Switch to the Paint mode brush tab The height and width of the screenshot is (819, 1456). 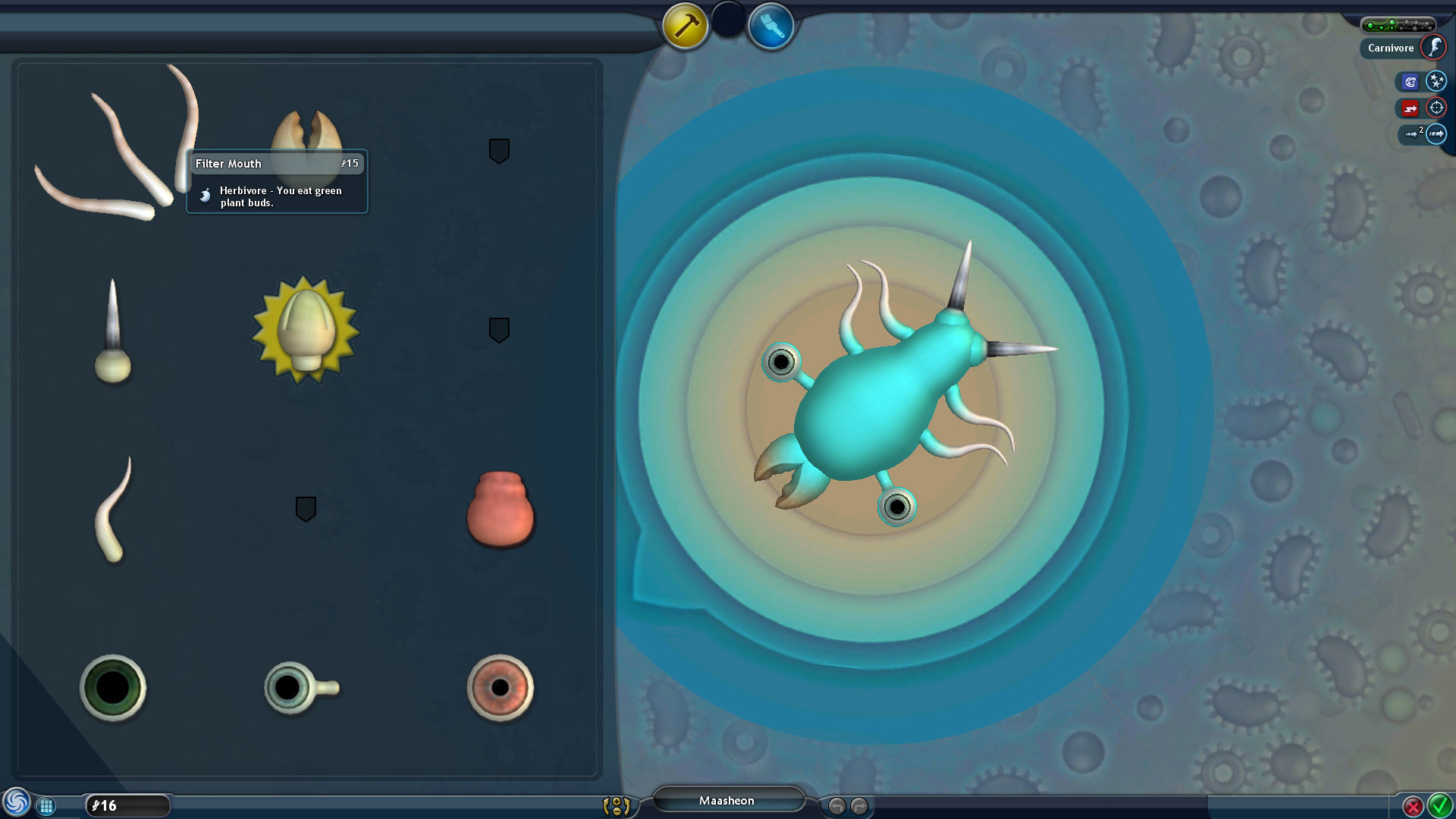(771, 25)
